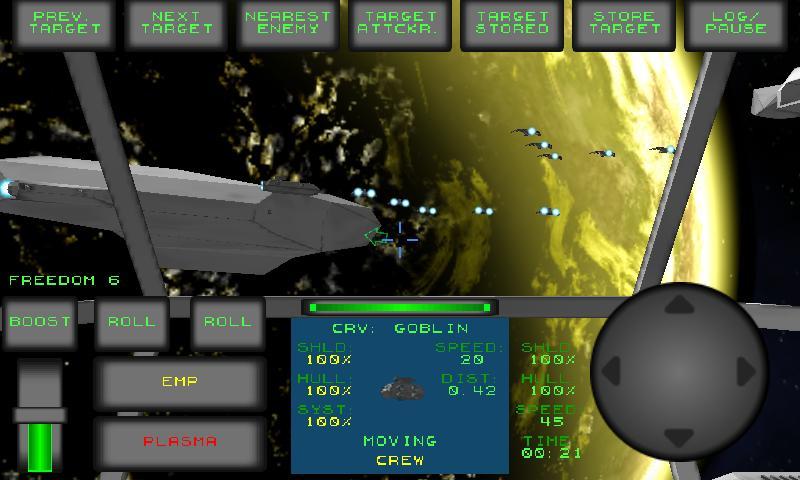Tap the down arrow on the steering pad
Image resolution: width=800 pixels, height=480 pixels.
tap(680, 437)
